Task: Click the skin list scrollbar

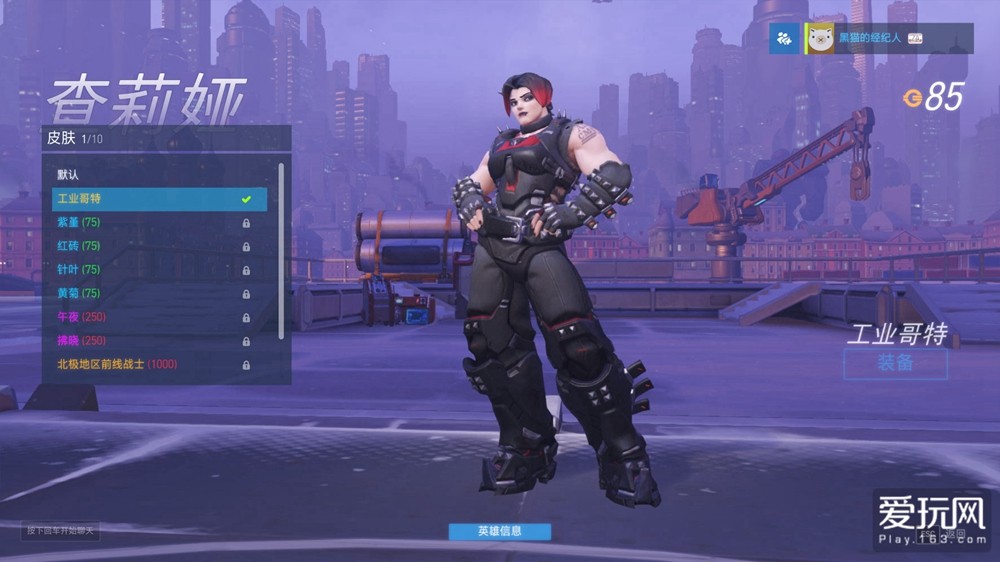Action: [x=281, y=250]
